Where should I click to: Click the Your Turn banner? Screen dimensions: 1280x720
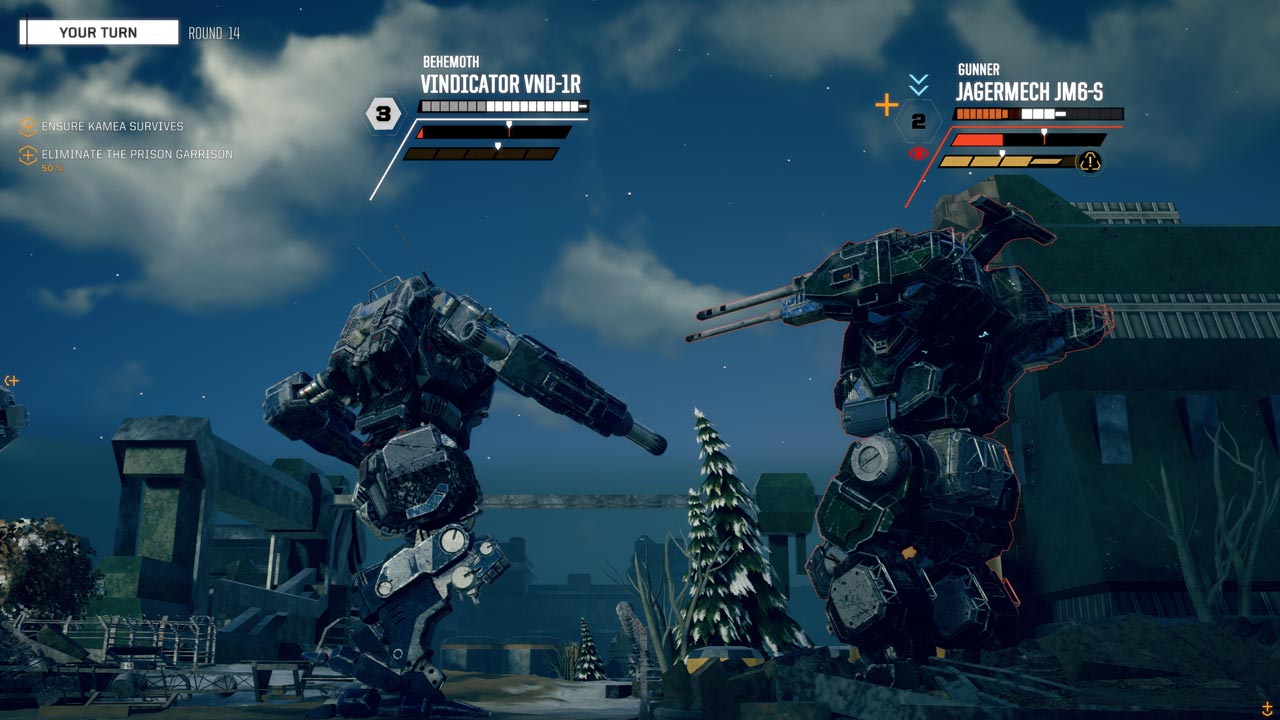coord(99,33)
